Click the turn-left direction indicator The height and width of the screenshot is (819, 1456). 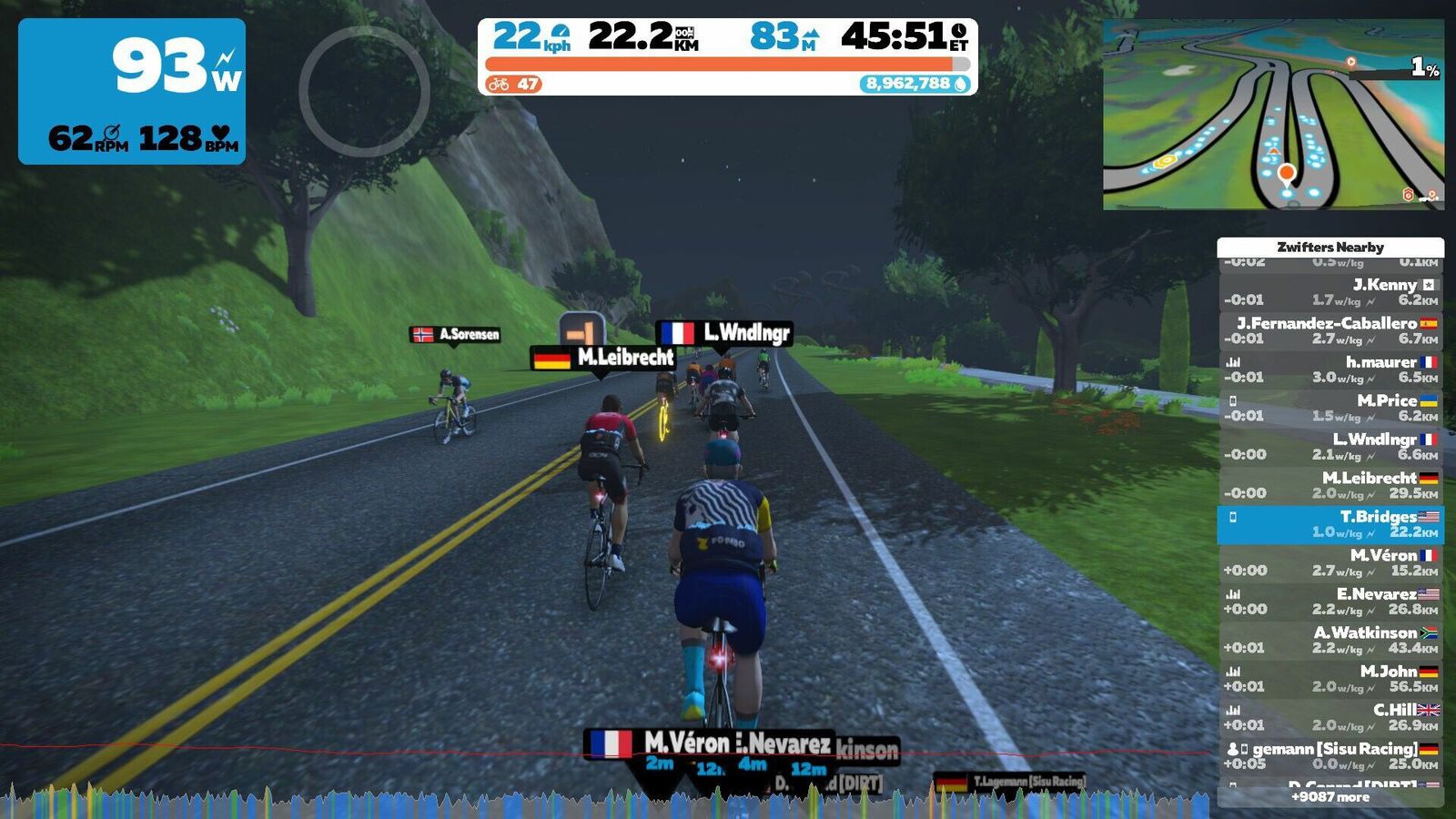coord(581,329)
